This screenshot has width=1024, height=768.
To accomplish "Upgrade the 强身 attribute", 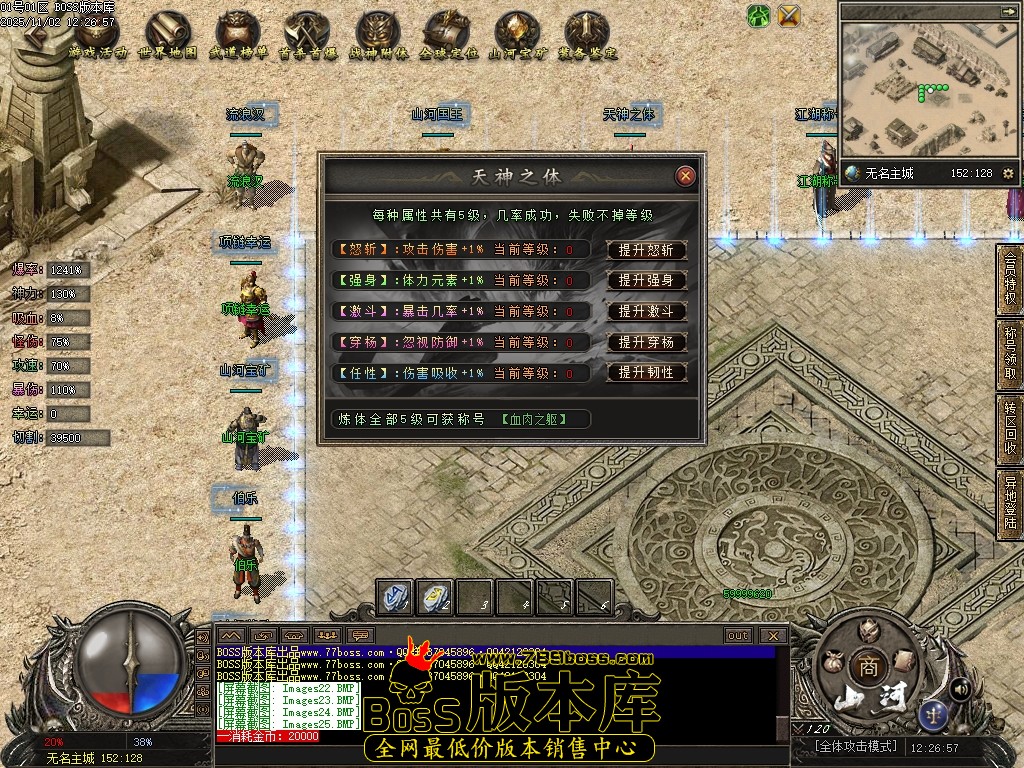I will click(x=646, y=281).
